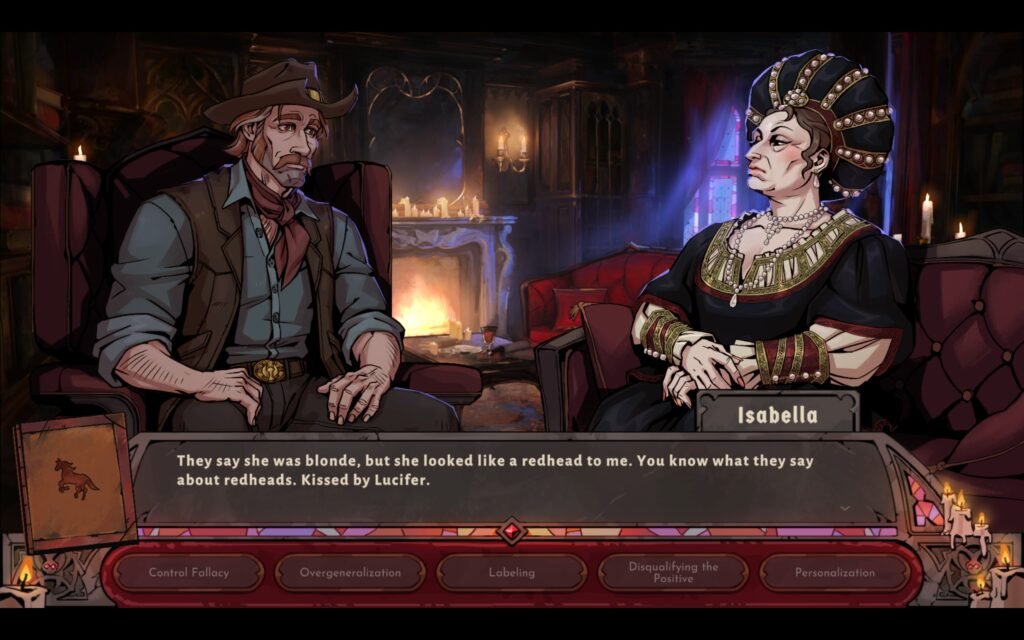
Task: Open the horse-emblem journal book
Action: (75, 481)
